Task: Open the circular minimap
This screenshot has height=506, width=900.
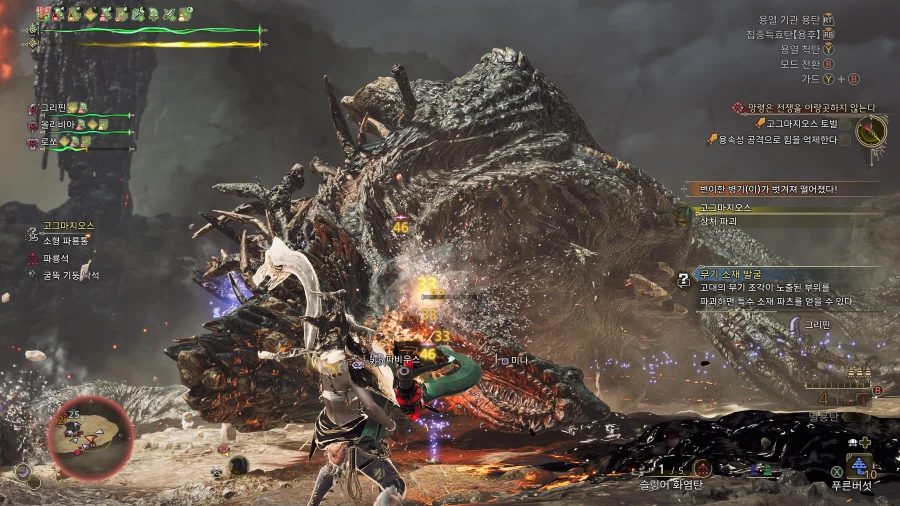Action: click(x=89, y=437)
